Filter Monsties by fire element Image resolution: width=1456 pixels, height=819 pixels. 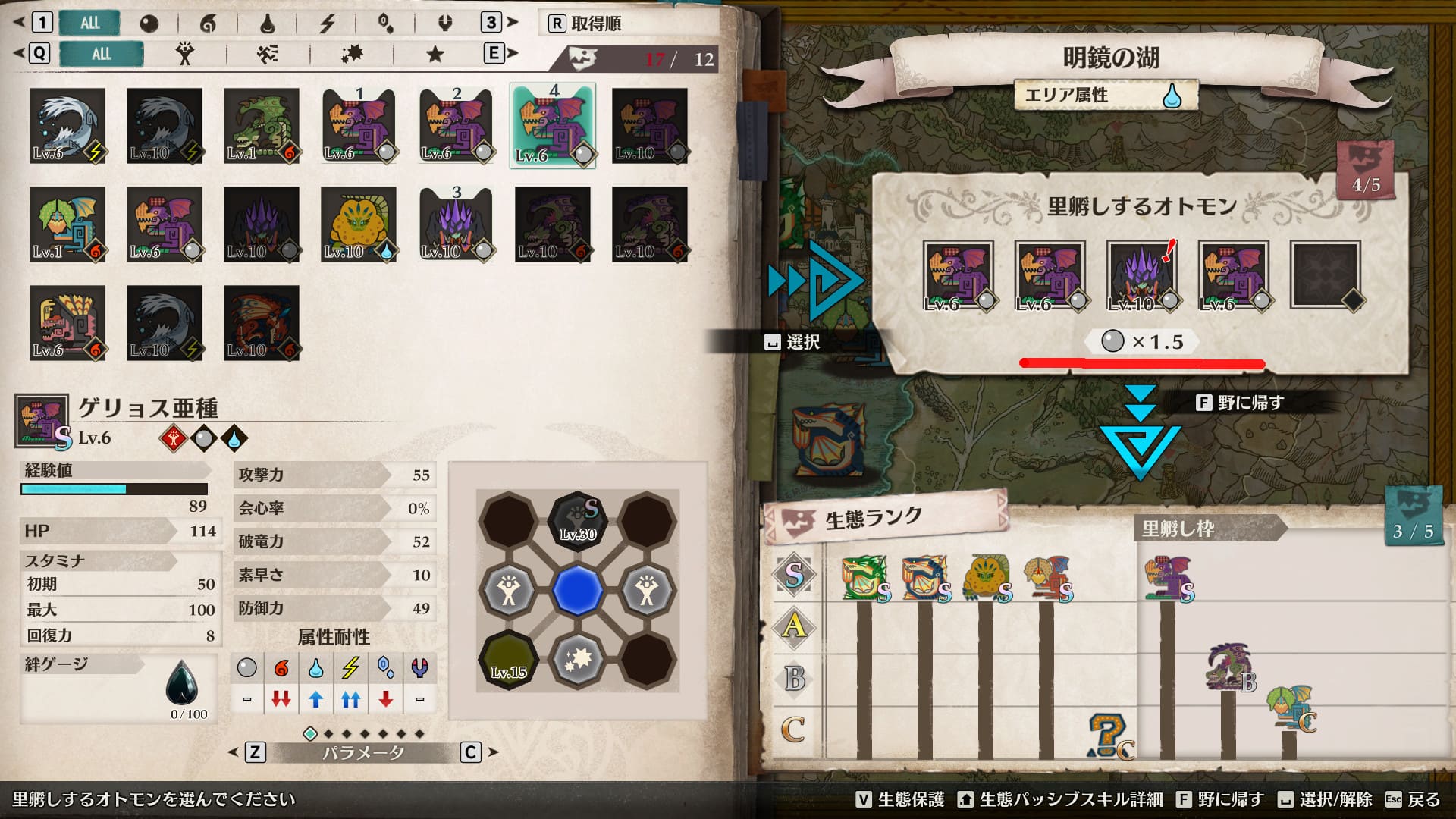tap(208, 24)
